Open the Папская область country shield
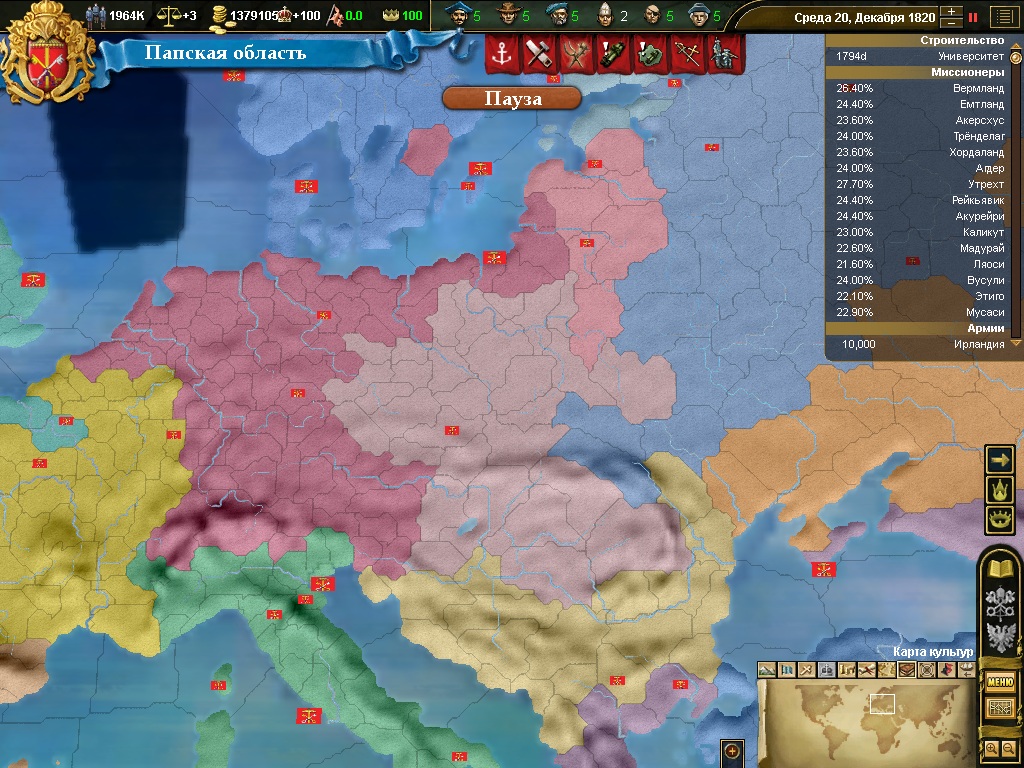Viewport: 1024px width, 768px height. tap(49, 53)
